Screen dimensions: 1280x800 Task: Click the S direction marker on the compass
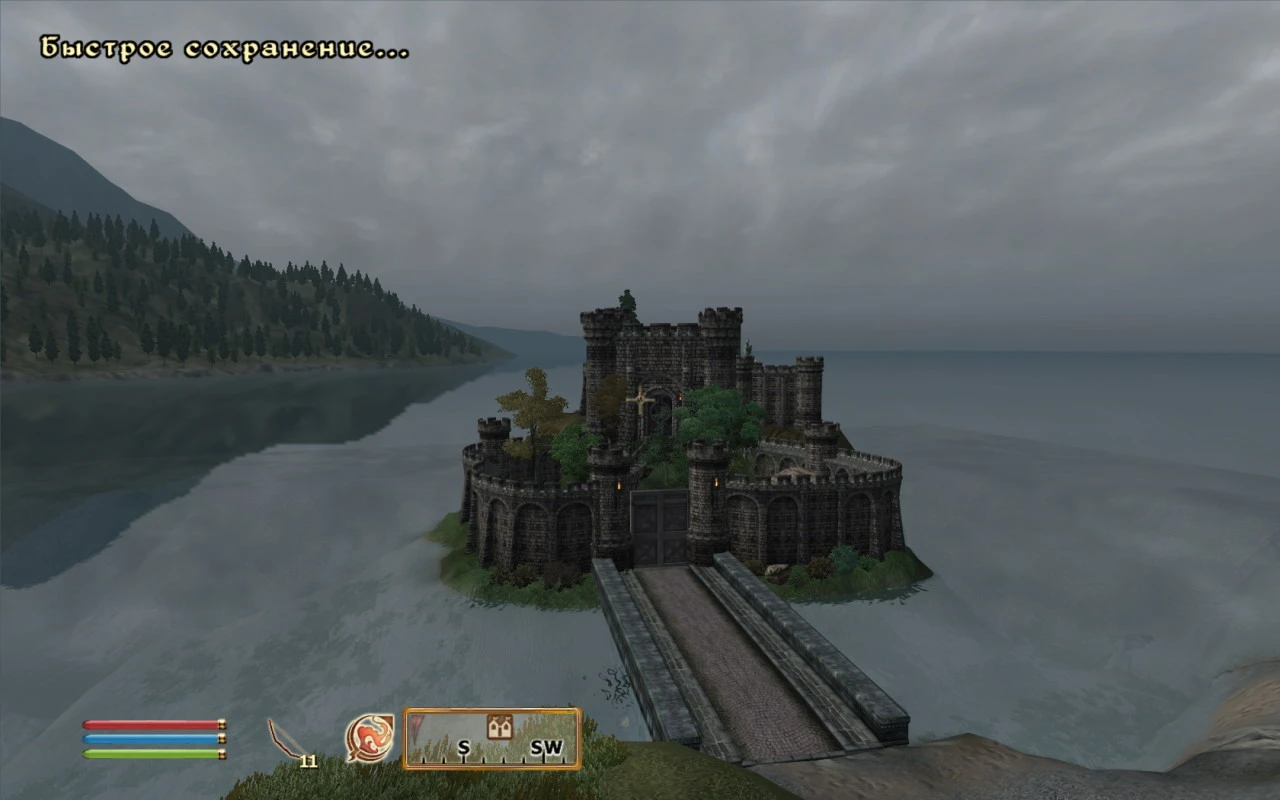463,746
